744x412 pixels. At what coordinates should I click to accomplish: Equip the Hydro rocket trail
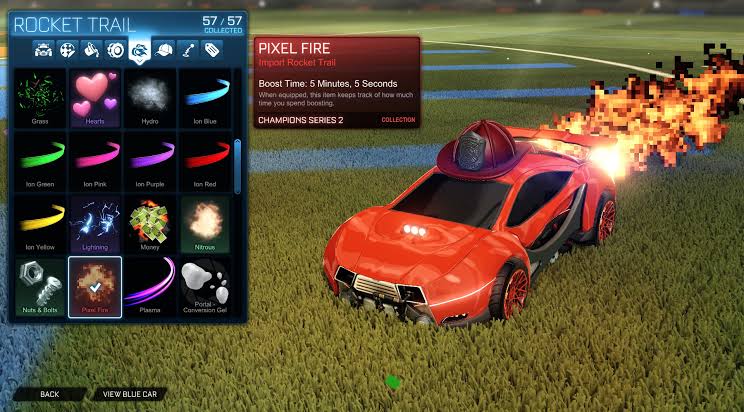click(x=149, y=97)
